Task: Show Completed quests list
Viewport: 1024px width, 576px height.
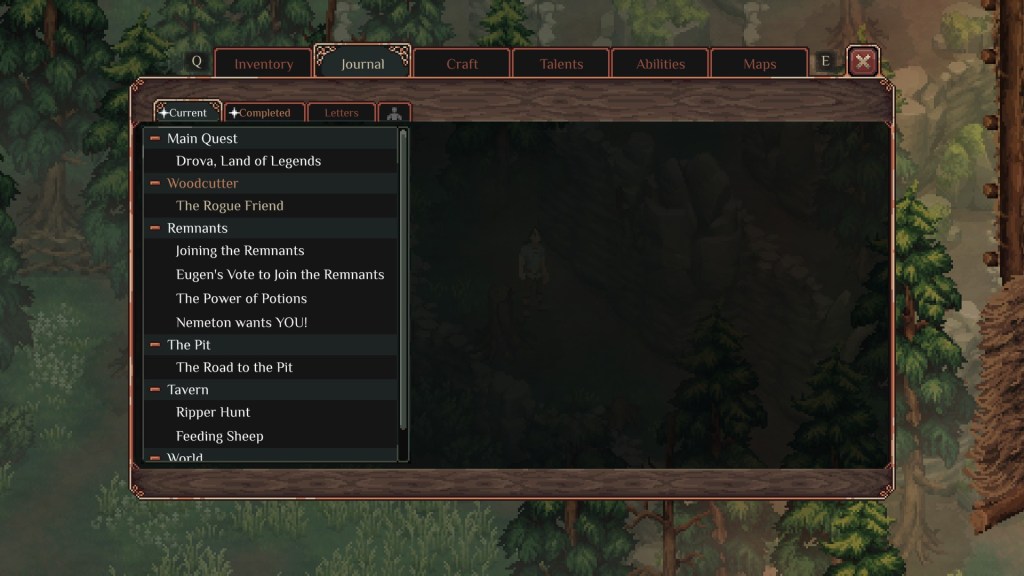Action: click(x=264, y=113)
